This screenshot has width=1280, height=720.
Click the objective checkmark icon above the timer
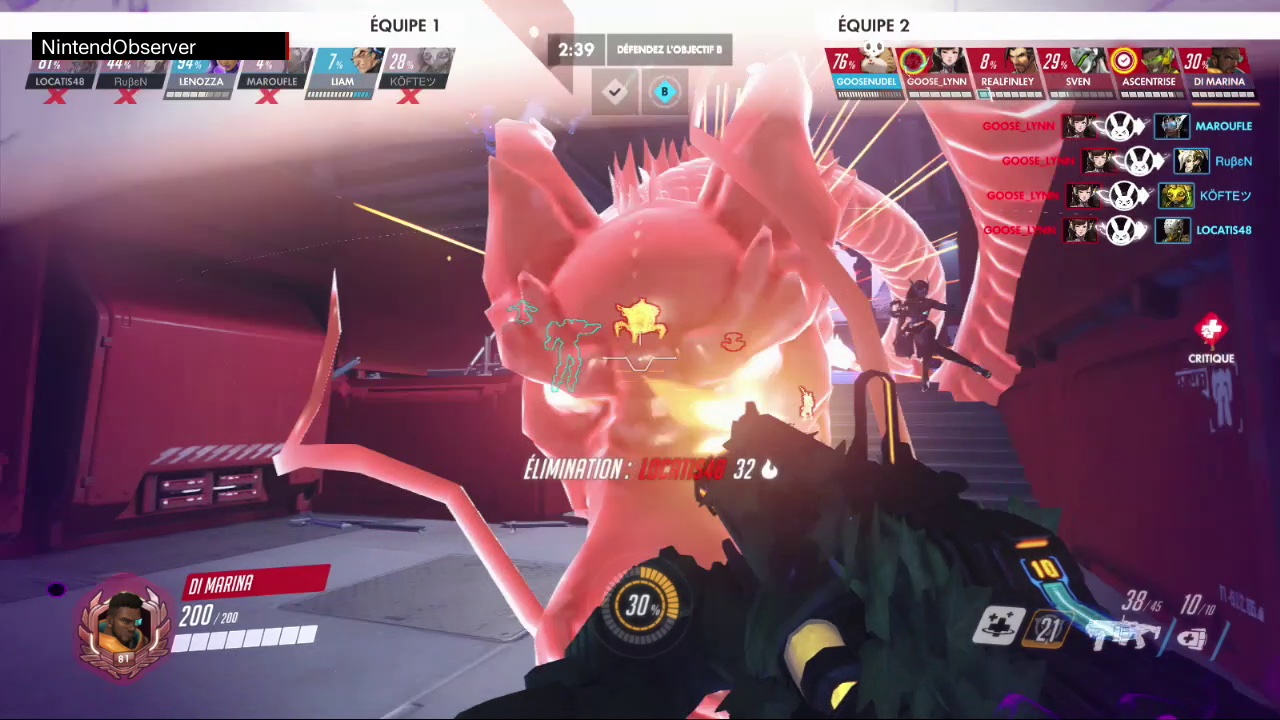tap(614, 93)
